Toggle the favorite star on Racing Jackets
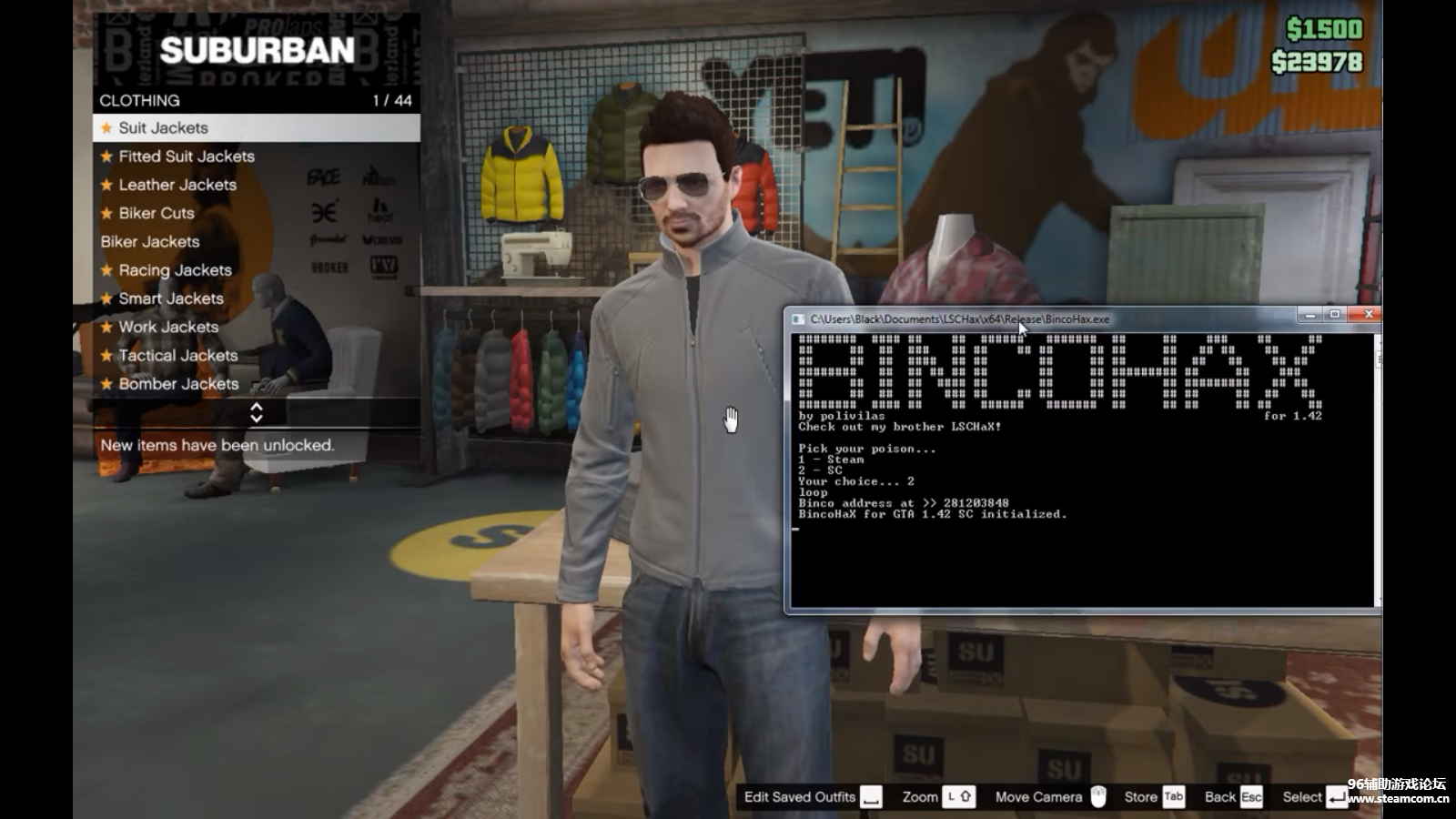Viewport: 1456px width, 819px height. [x=105, y=270]
